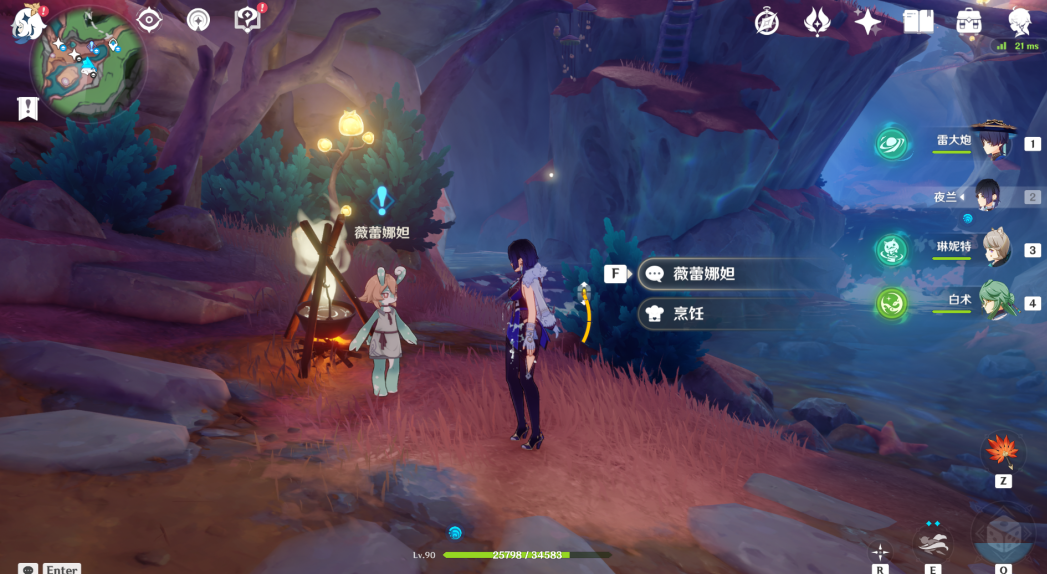Activate the elemental skill icon

[932, 545]
